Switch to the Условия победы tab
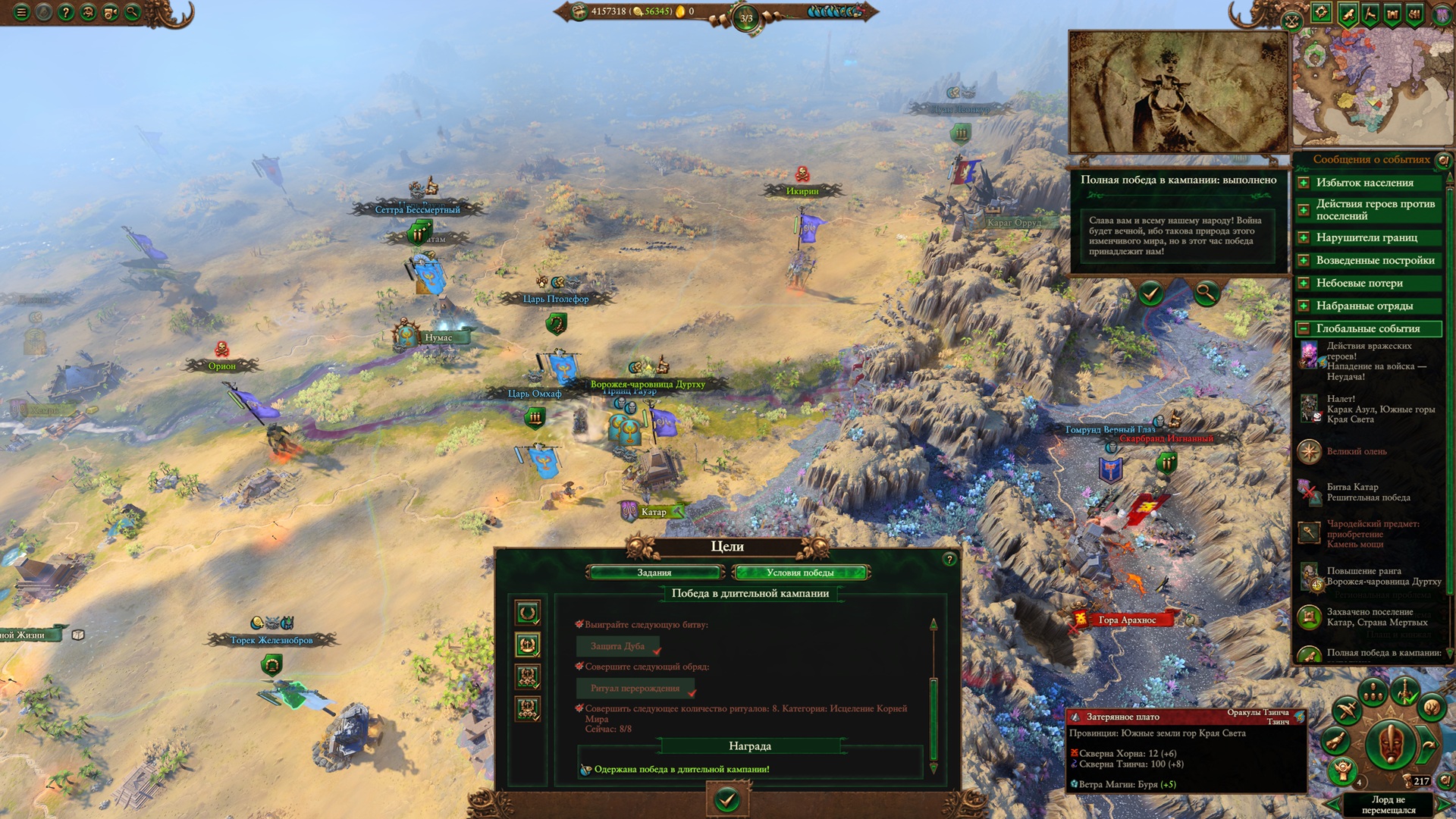The height and width of the screenshot is (819, 1456). click(x=800, y=573)
